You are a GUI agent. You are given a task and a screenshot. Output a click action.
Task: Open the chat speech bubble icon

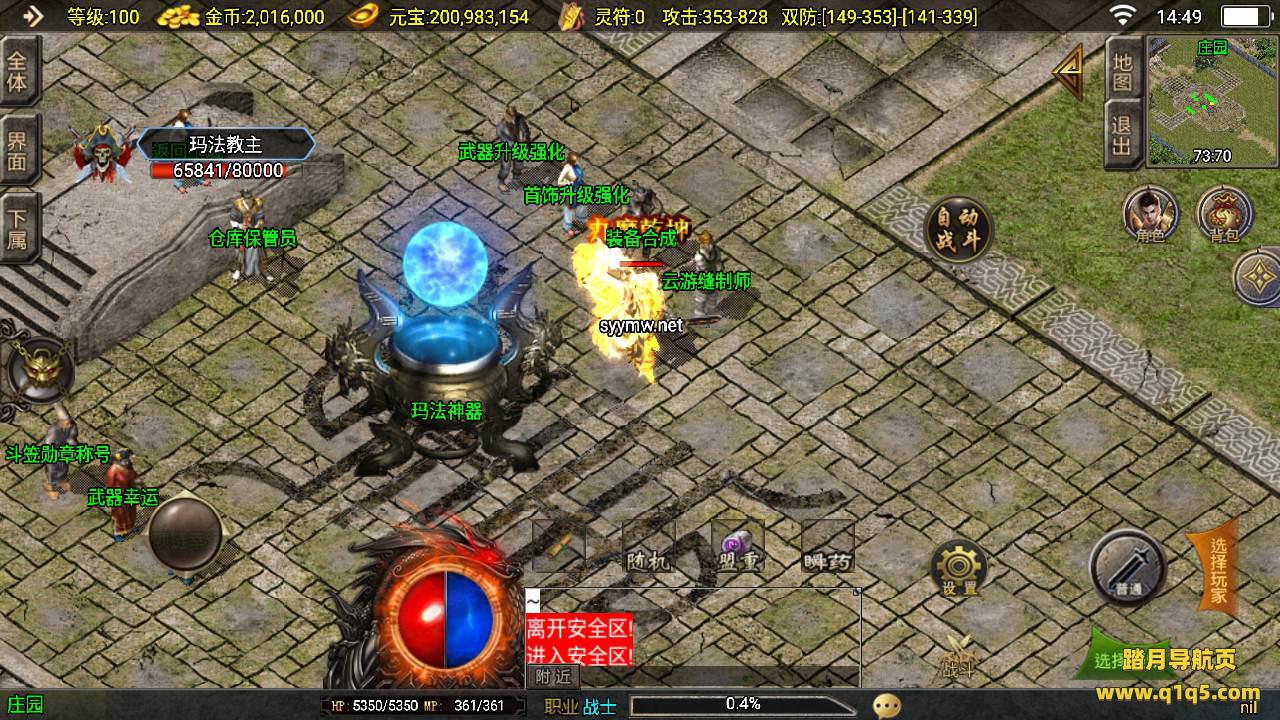(x=886, y=706)
